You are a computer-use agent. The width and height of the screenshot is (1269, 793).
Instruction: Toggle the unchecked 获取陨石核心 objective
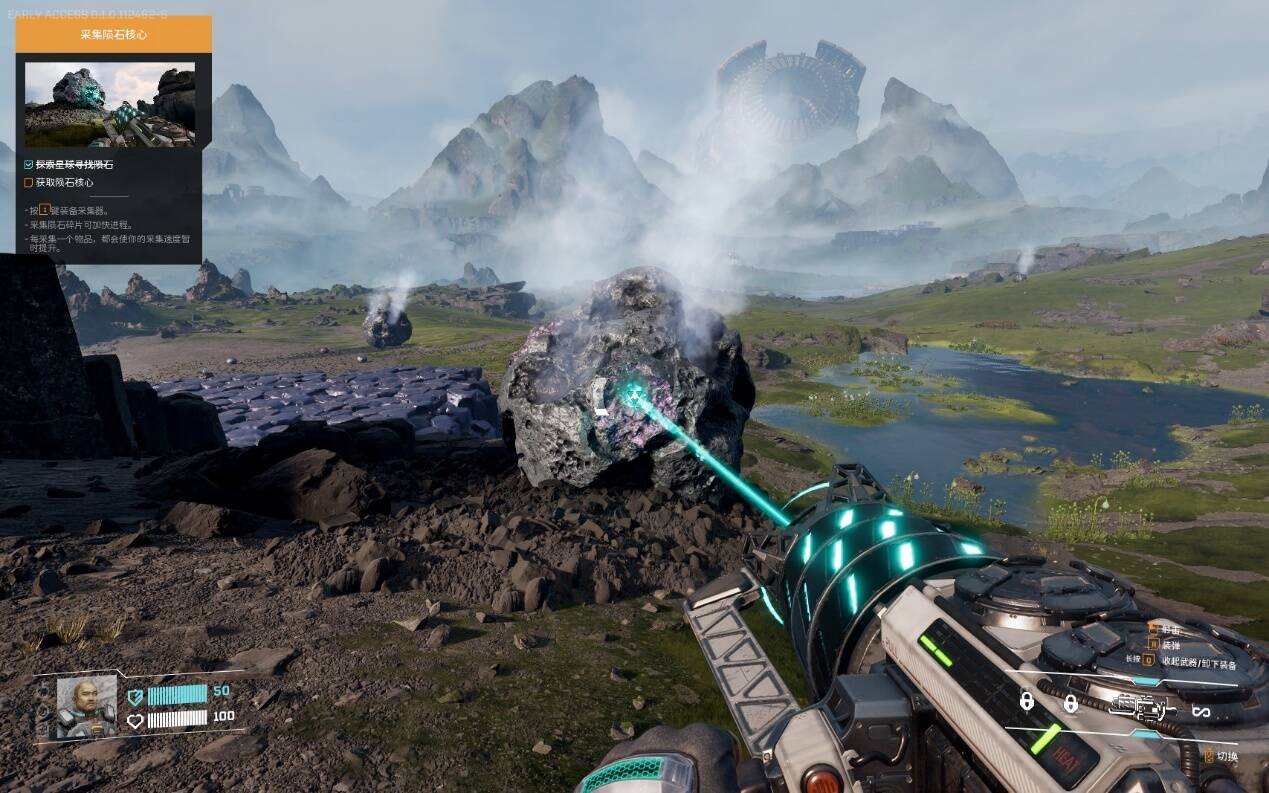click(x=29, y=183)
